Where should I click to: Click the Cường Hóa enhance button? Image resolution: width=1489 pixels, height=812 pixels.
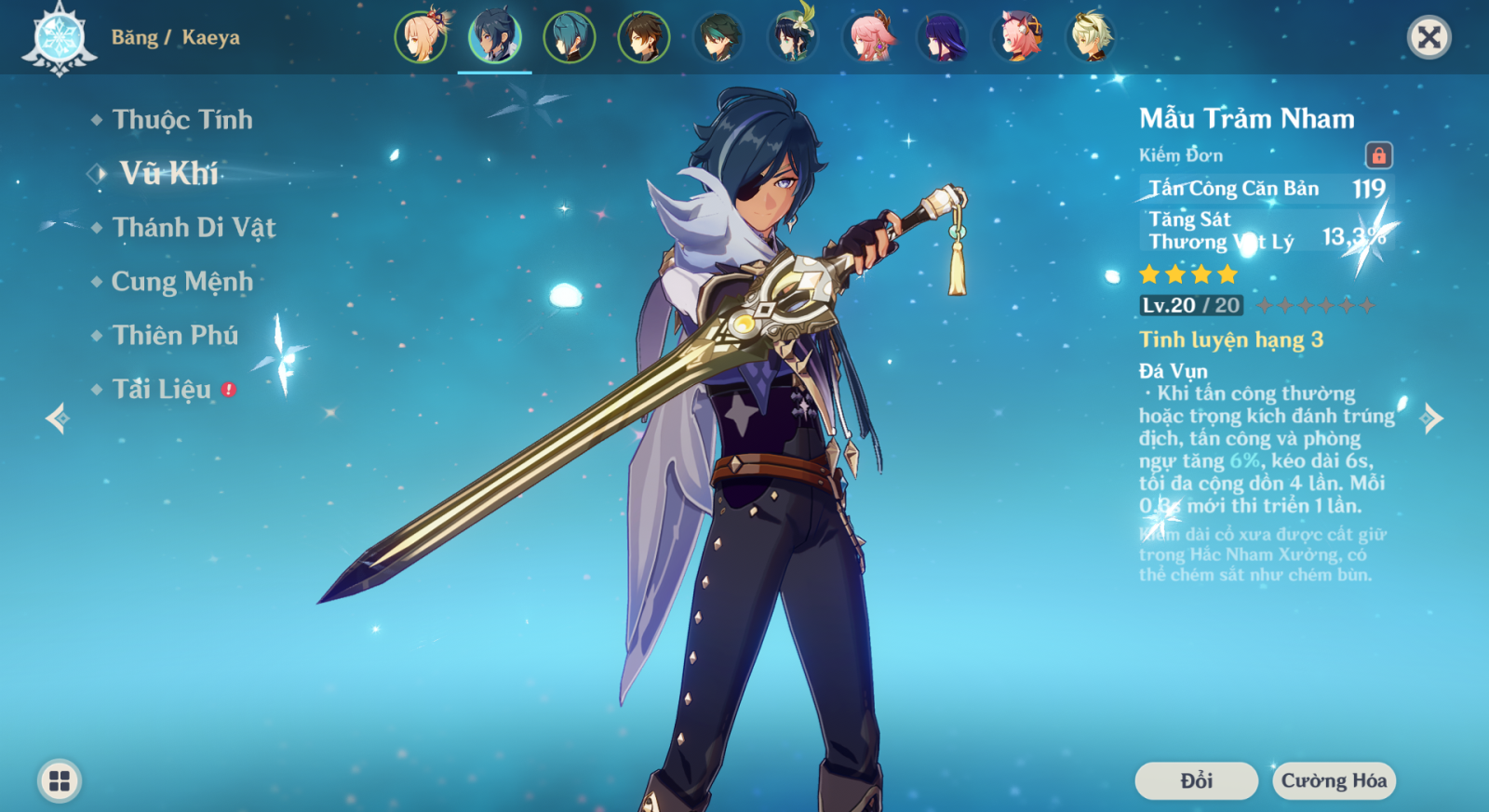1334,780
